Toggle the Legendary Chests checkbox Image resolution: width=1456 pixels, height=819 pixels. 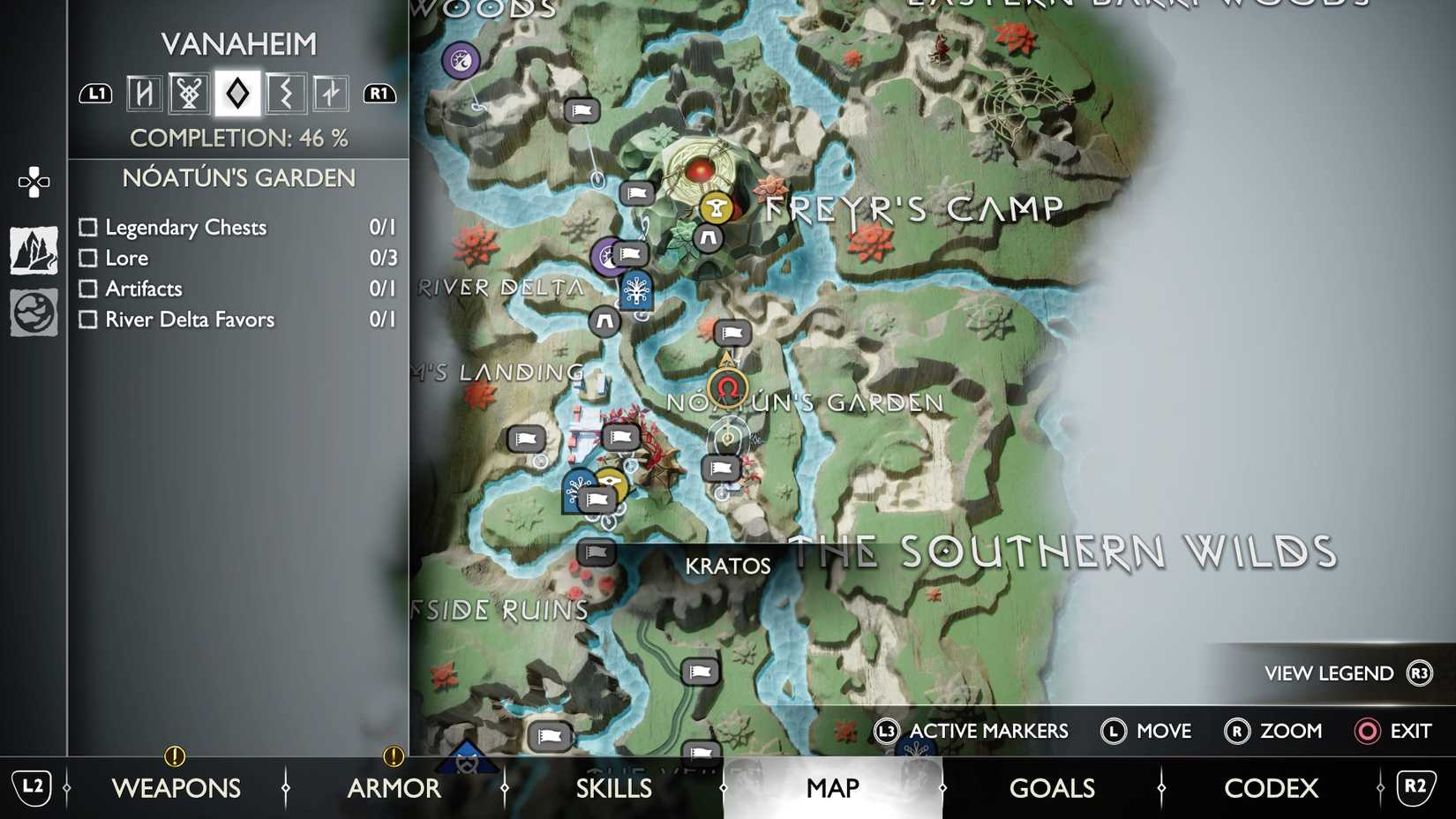[x=87, y=227]
